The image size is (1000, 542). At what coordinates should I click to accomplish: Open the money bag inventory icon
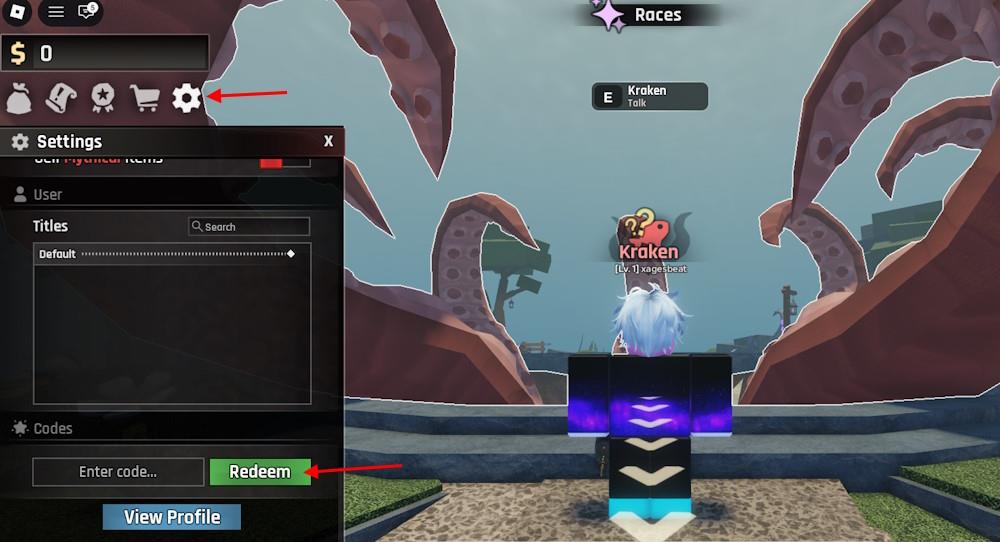point(20,98)
